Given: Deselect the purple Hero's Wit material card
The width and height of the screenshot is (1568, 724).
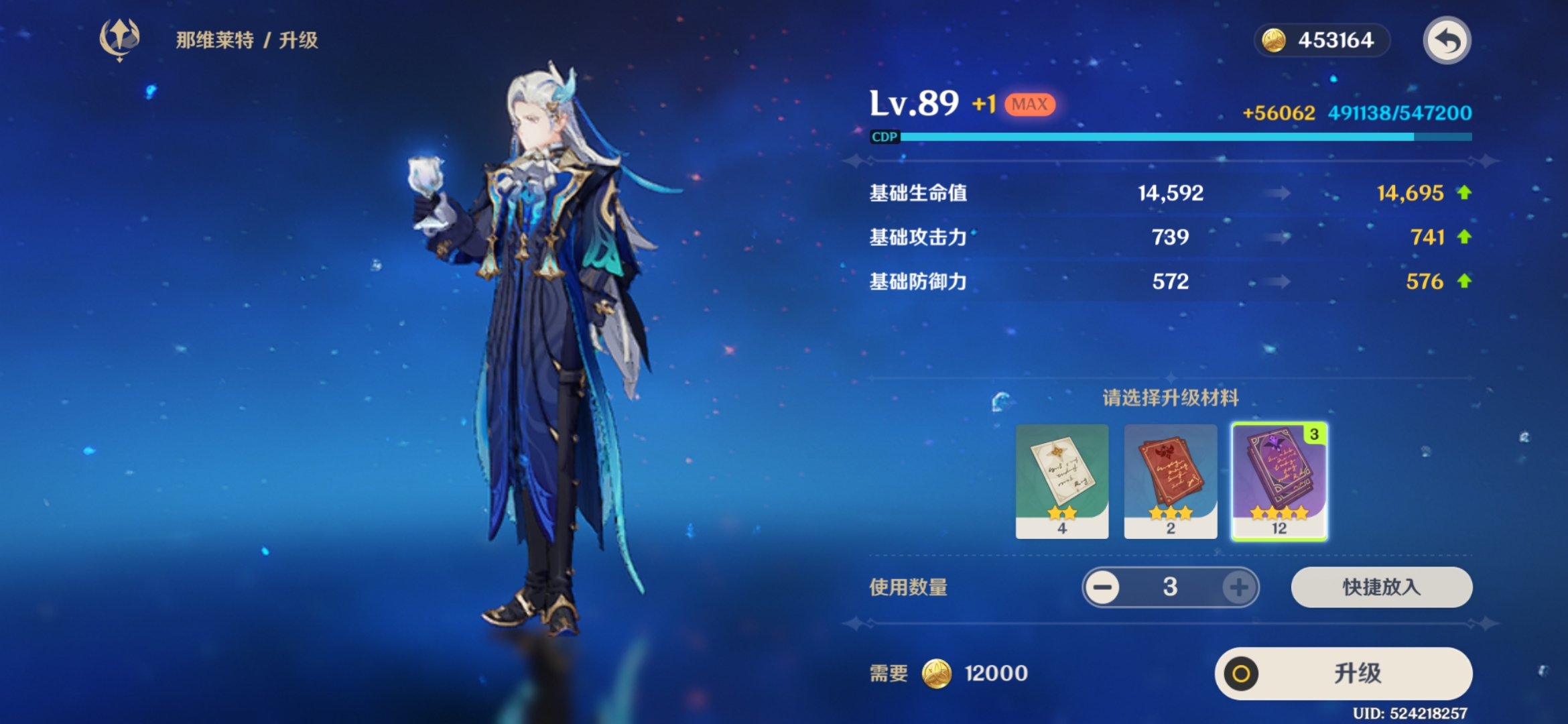Looking at the screenshot, I should (1279, 479).
